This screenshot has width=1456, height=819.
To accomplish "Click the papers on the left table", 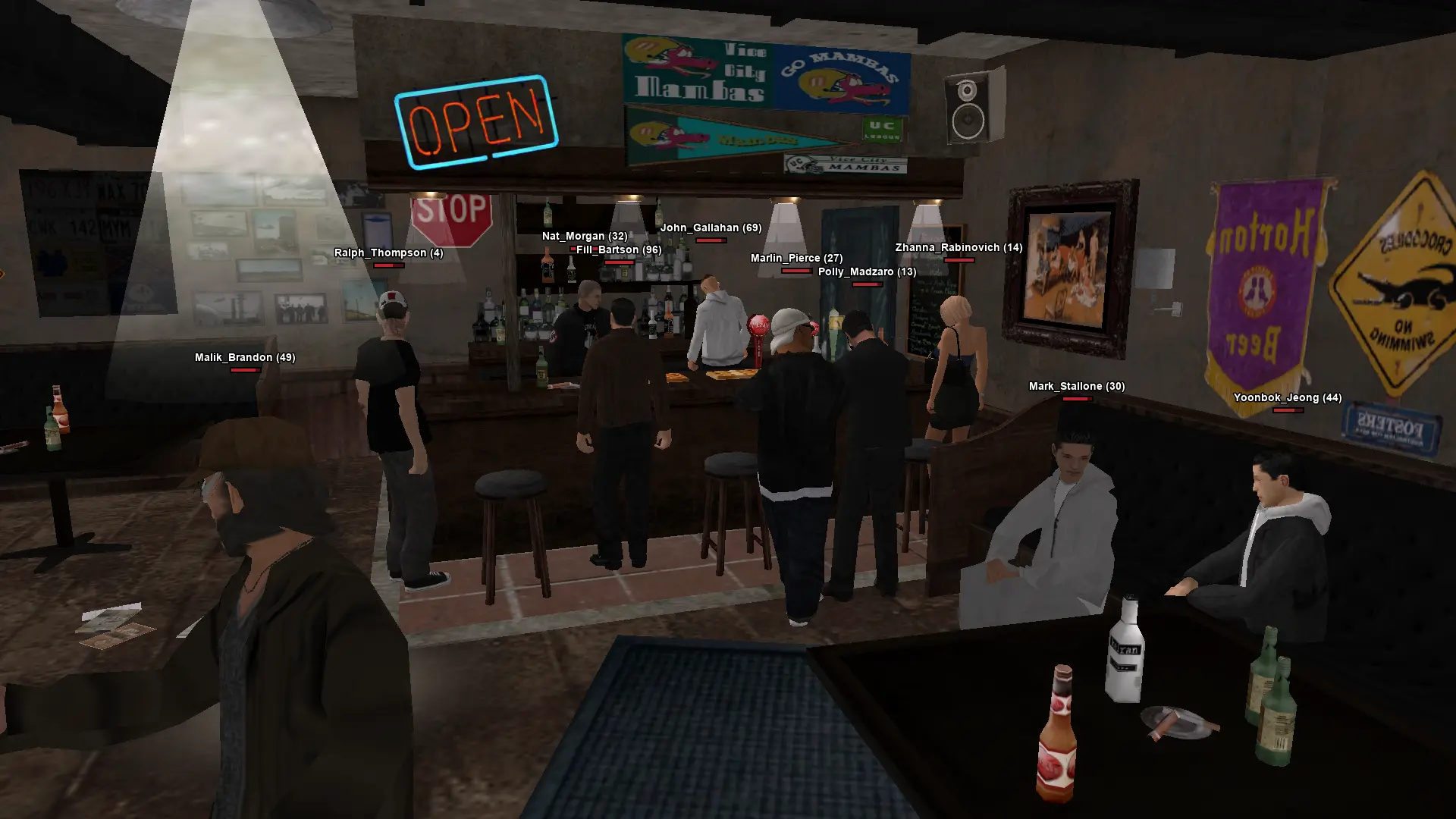I will 112,622.
